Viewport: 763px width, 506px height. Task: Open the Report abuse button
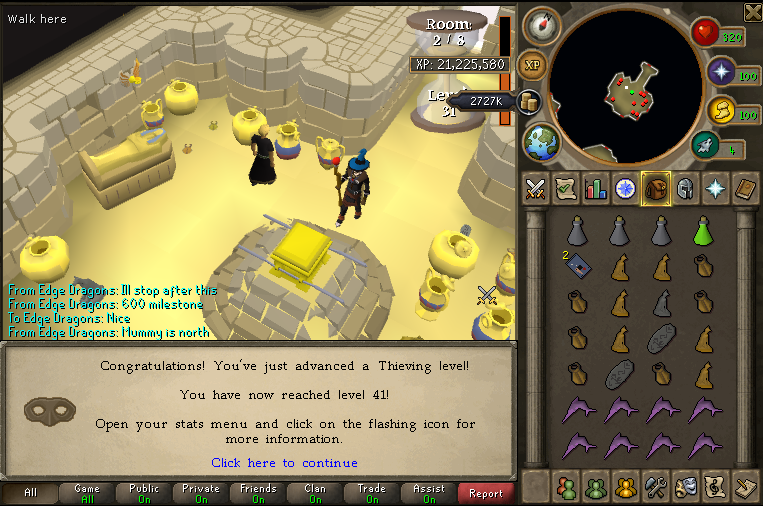486,493
